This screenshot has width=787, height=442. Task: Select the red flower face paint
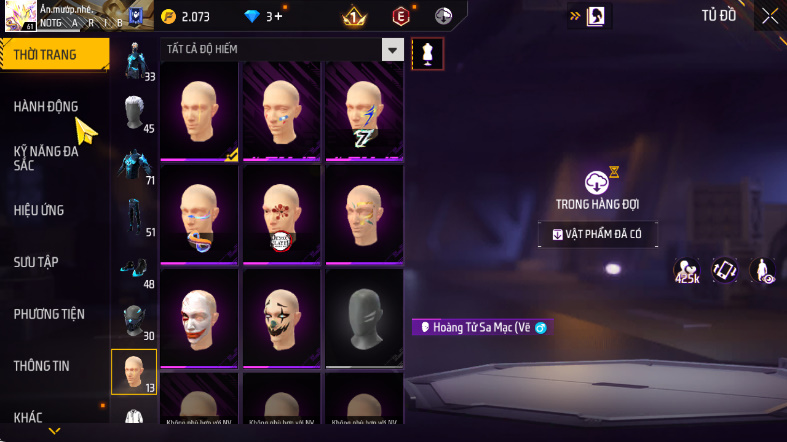(x=281, y=212)
